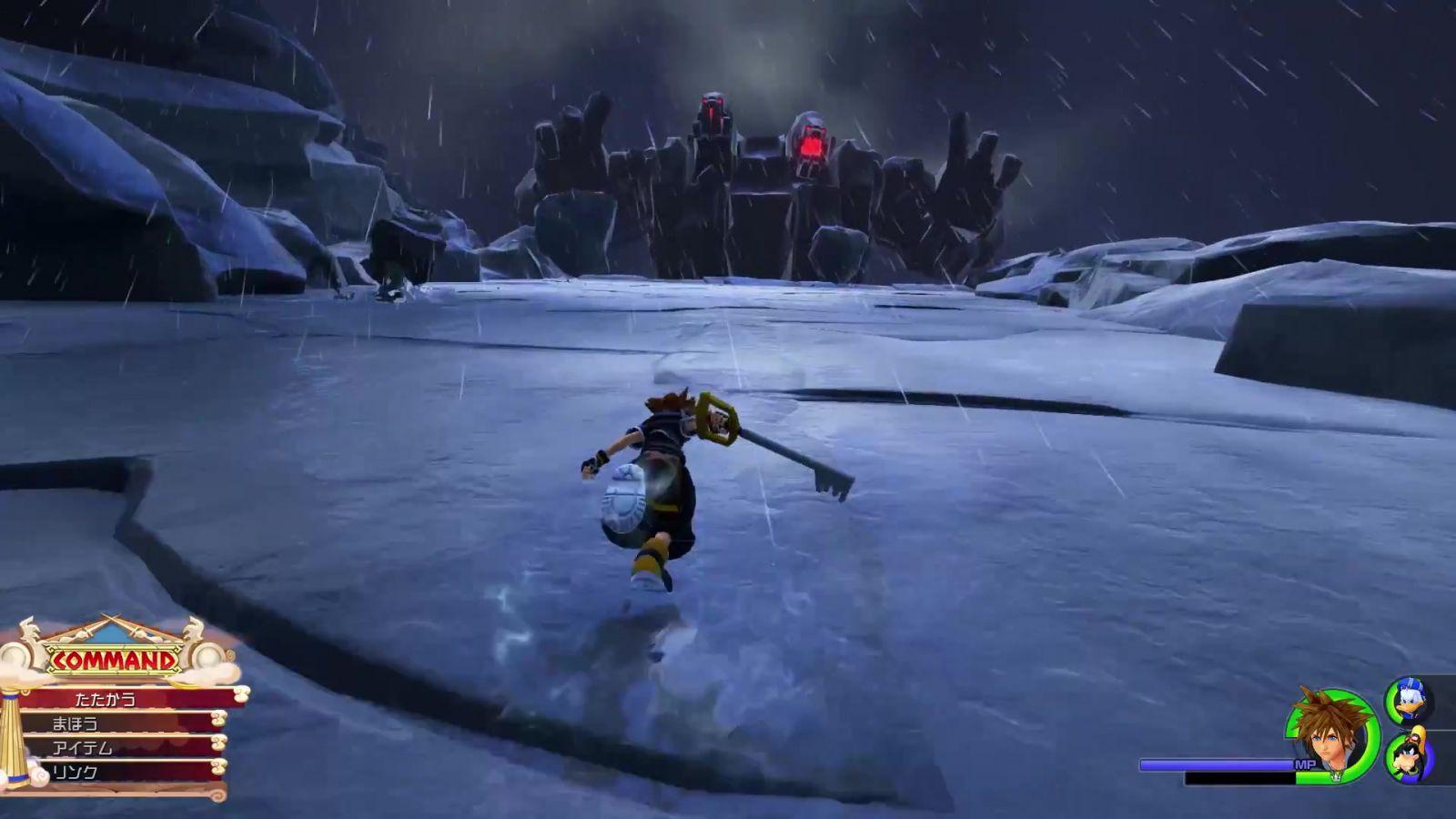The width and height of the screenshot is (1456, 819).
Task: Select the リンク link command
Action: (118, 772)
